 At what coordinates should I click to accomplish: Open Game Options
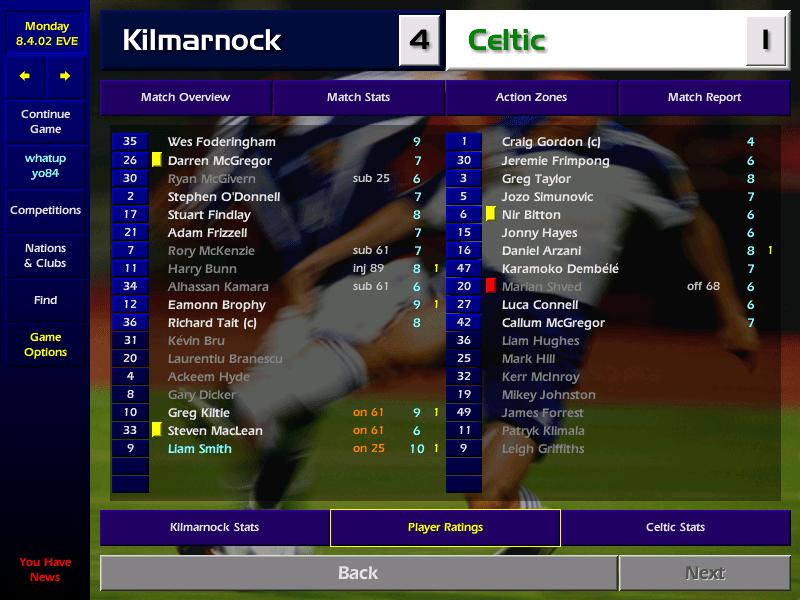pos(45,345)
